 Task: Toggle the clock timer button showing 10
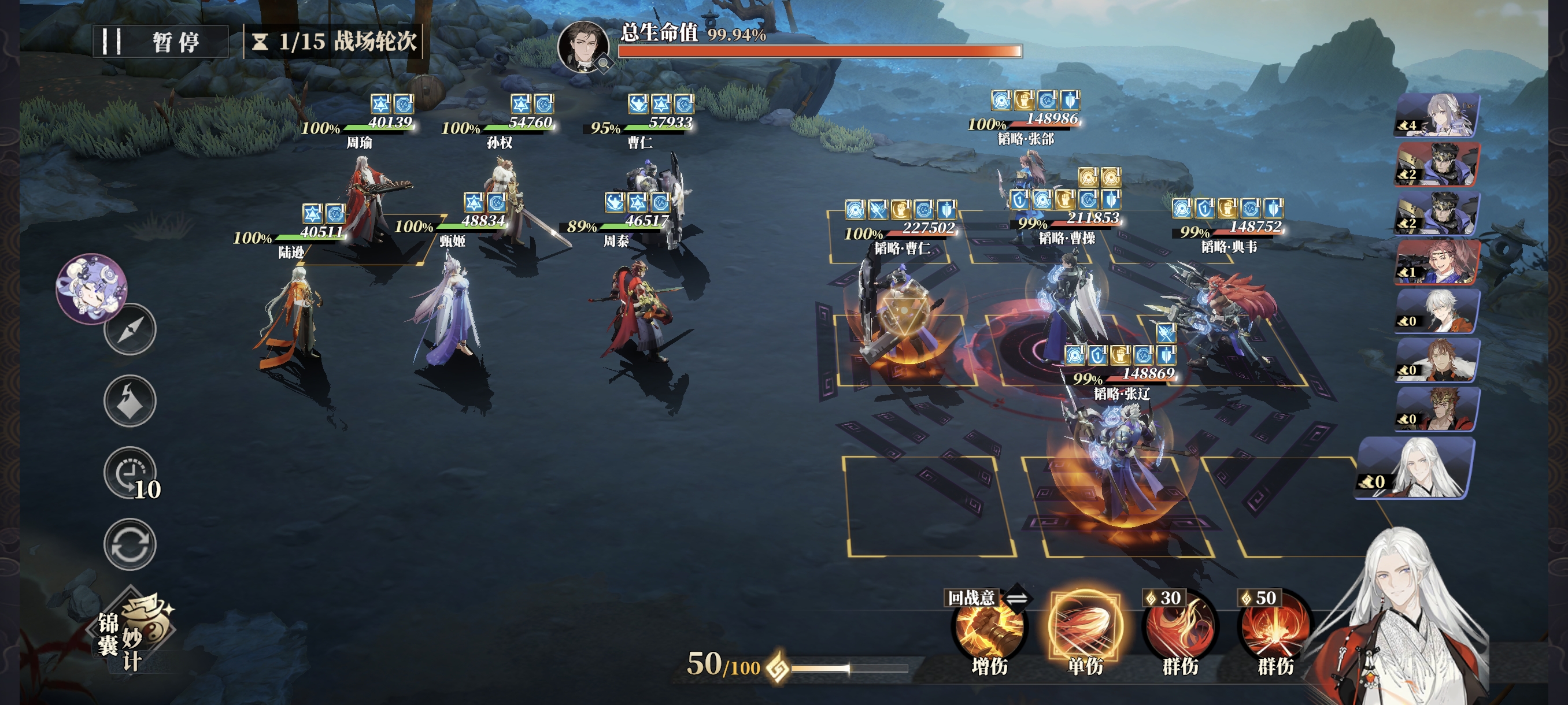click(130, 473)
